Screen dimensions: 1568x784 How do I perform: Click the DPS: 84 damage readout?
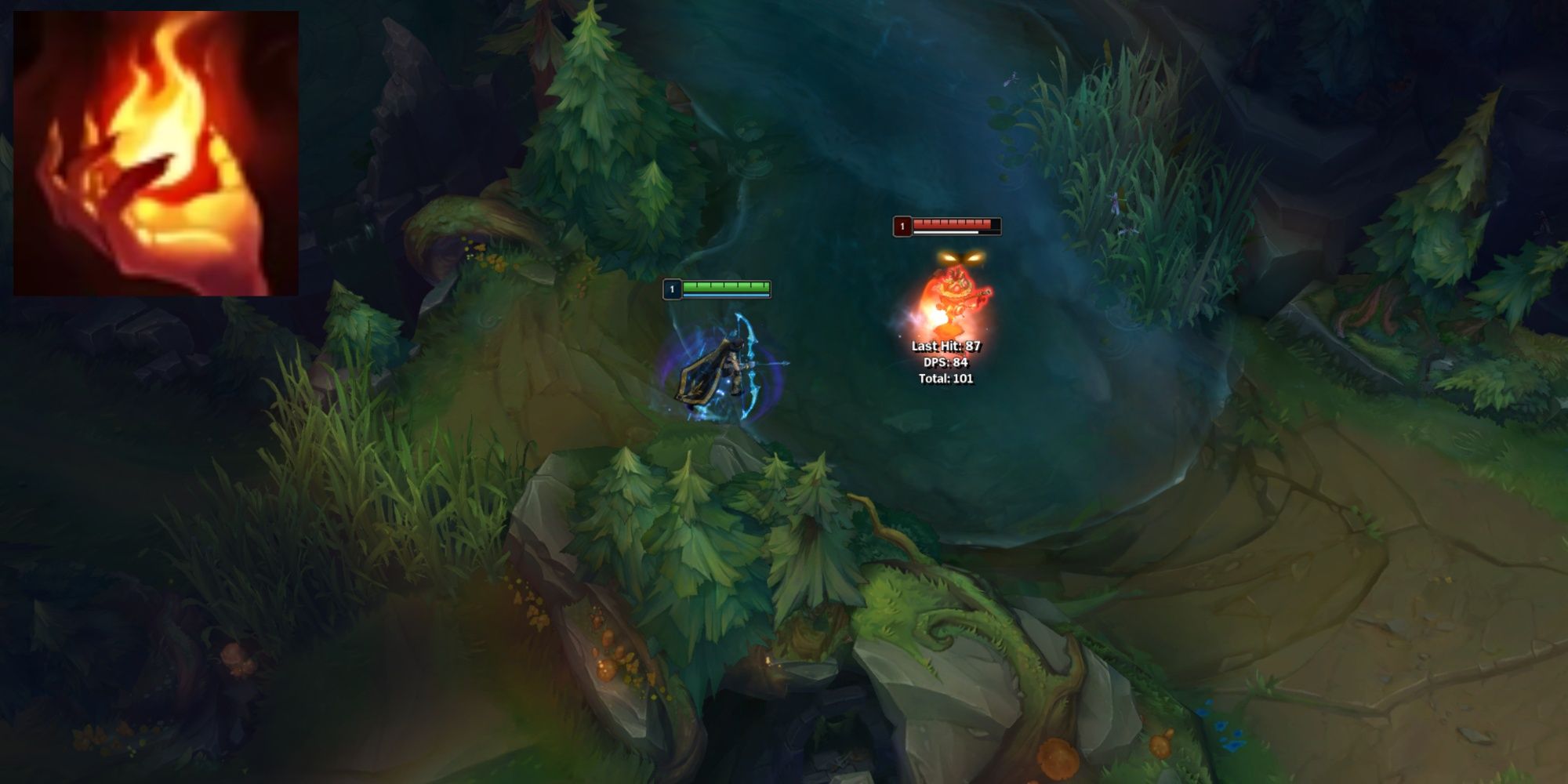tap(946, 361)
